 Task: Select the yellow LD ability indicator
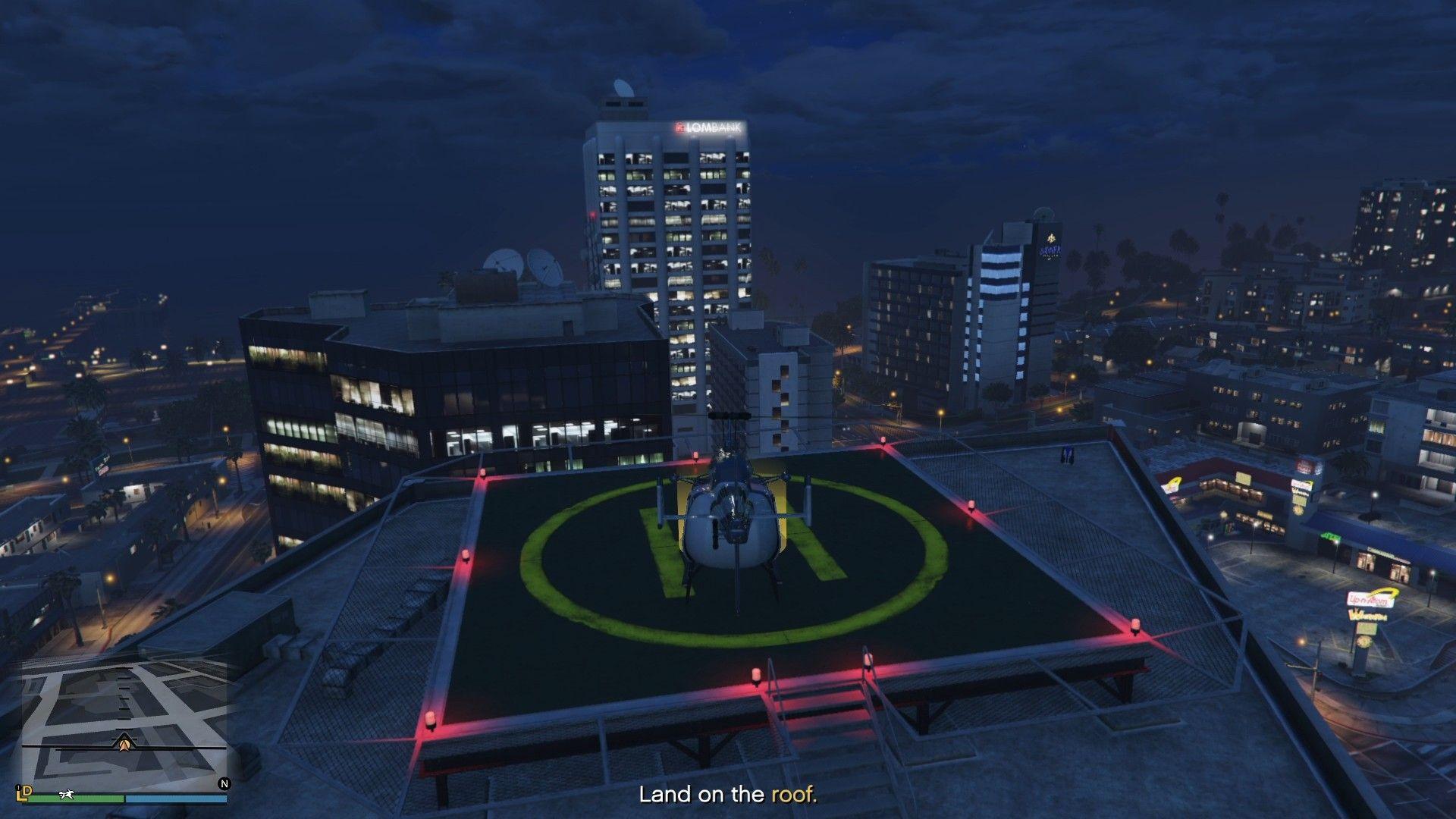(24, 795)
